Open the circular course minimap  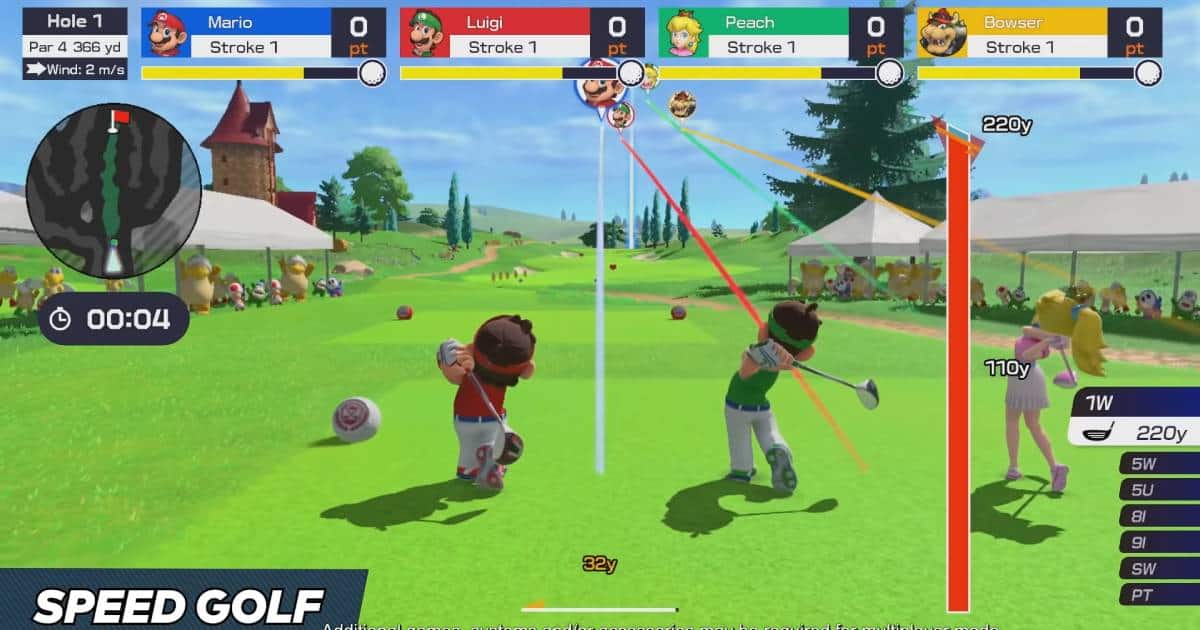113,190
